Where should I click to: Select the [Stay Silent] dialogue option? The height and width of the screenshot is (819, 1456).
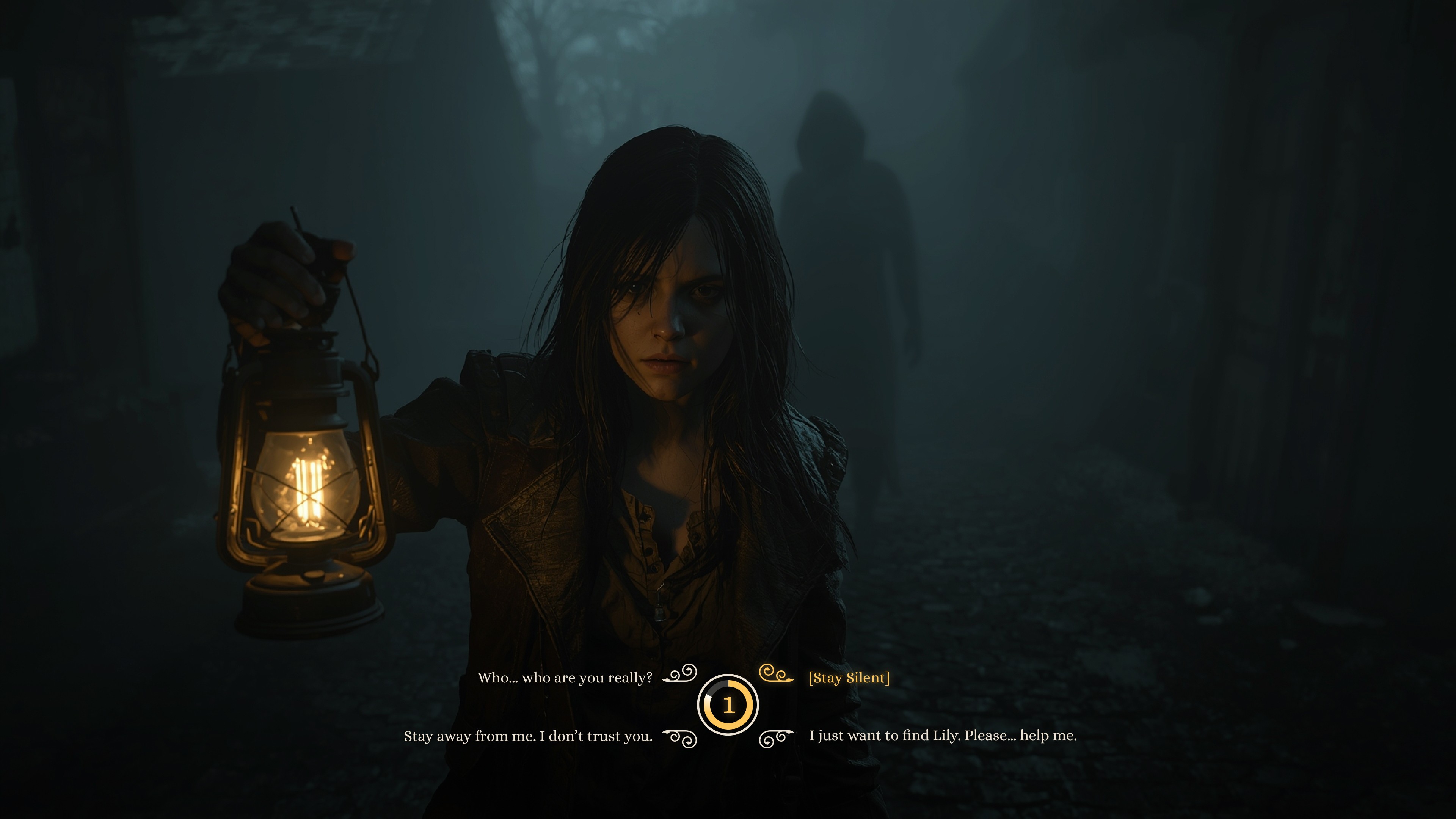[x=849, y=678]
